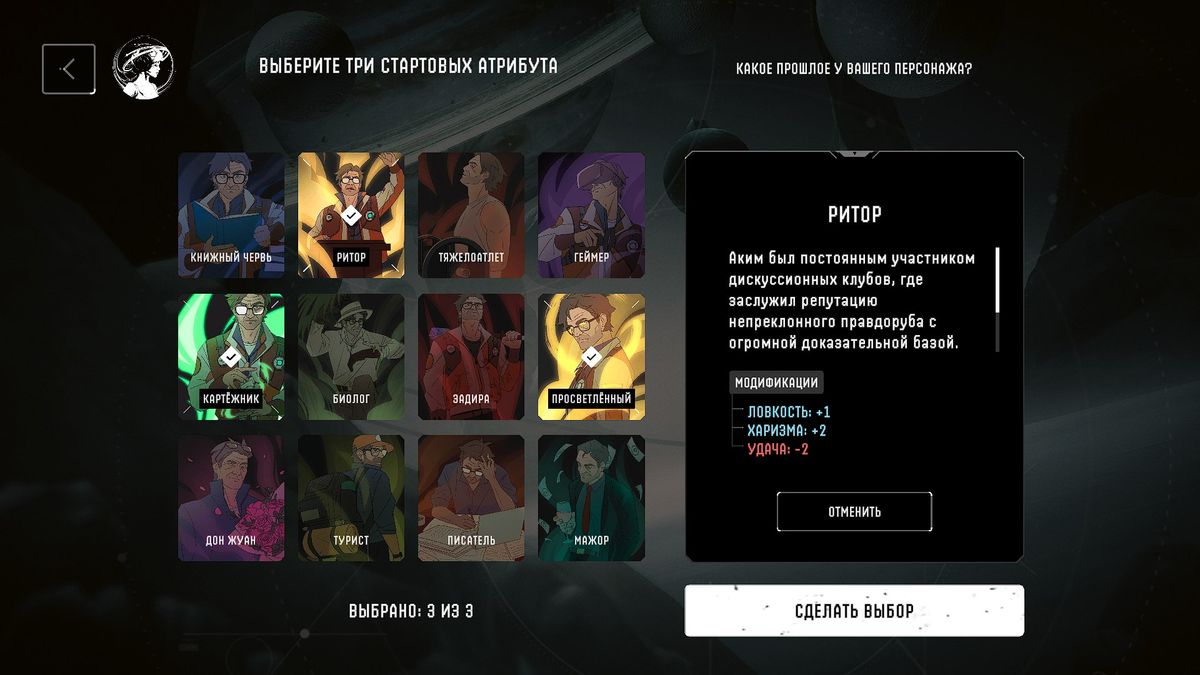Select the Турист attribute card
This screenshot has height=675, width=1200.
[351, 498]
